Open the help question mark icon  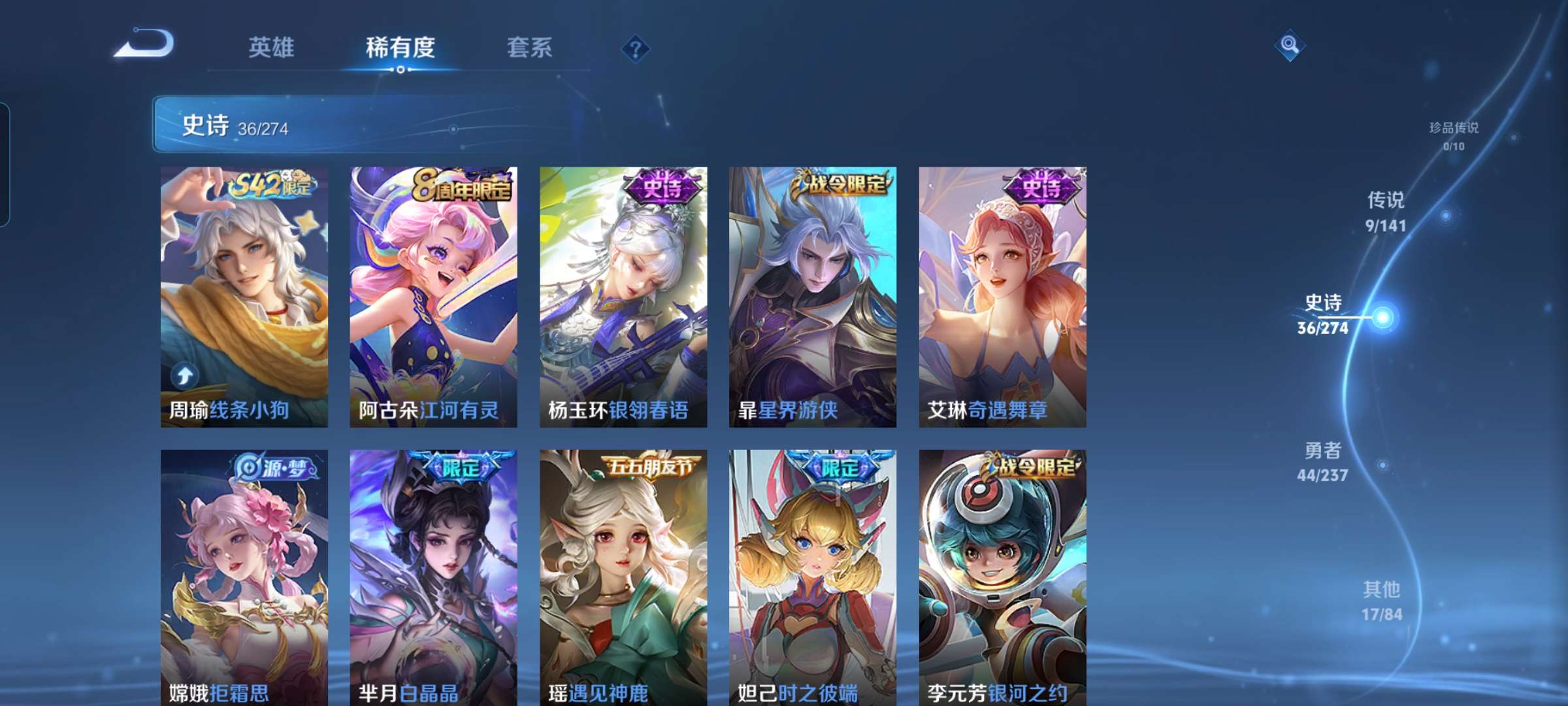[x=637, y=49]
